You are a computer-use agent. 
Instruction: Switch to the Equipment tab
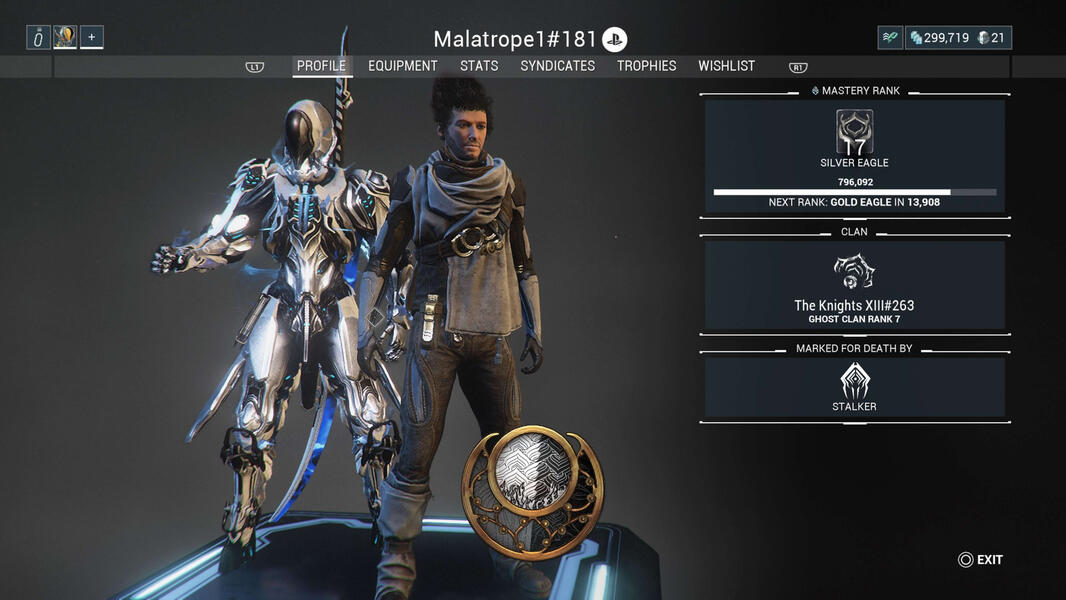click(402, 66)
